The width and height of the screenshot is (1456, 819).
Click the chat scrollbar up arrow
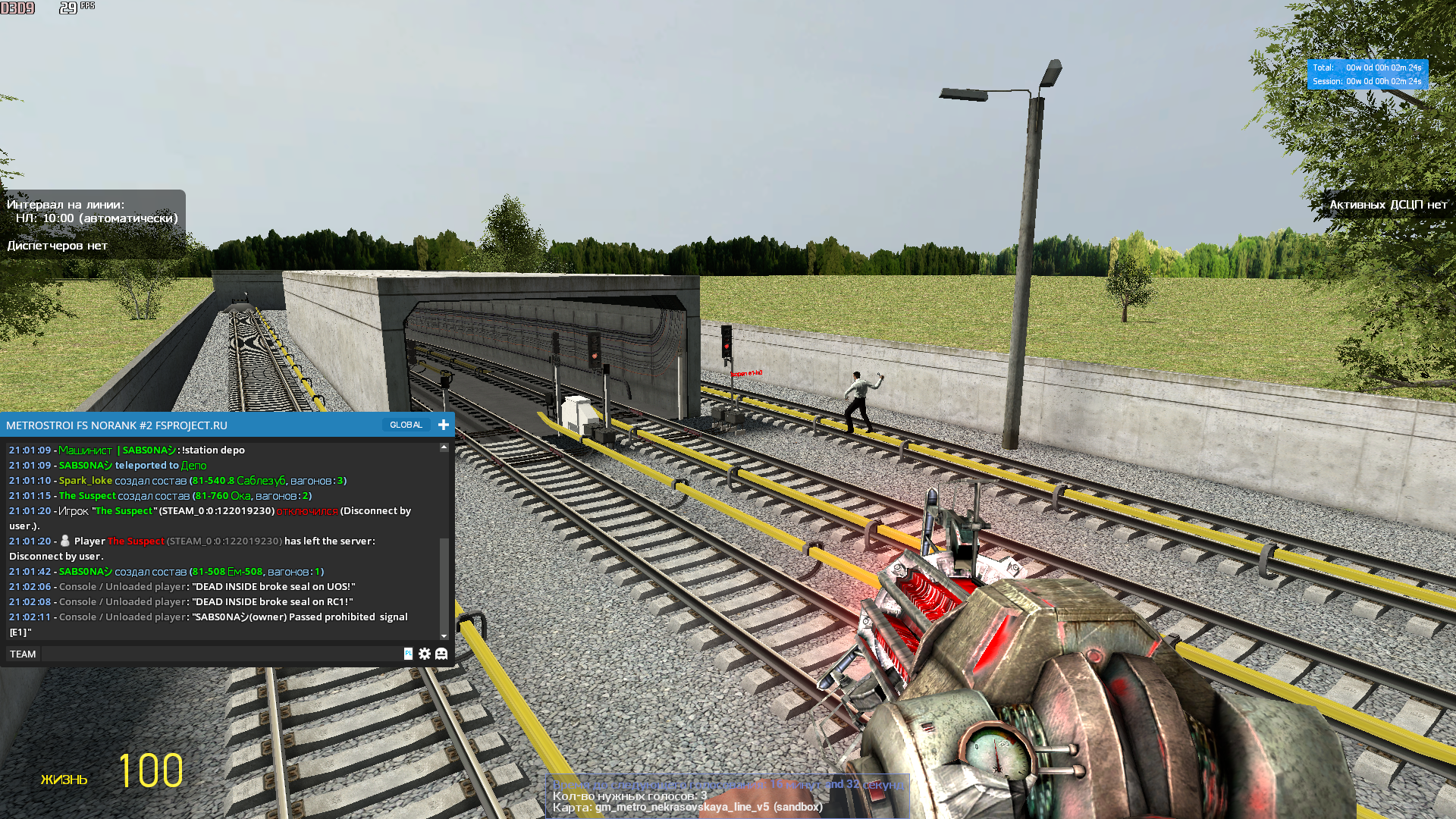click(444, 448)
